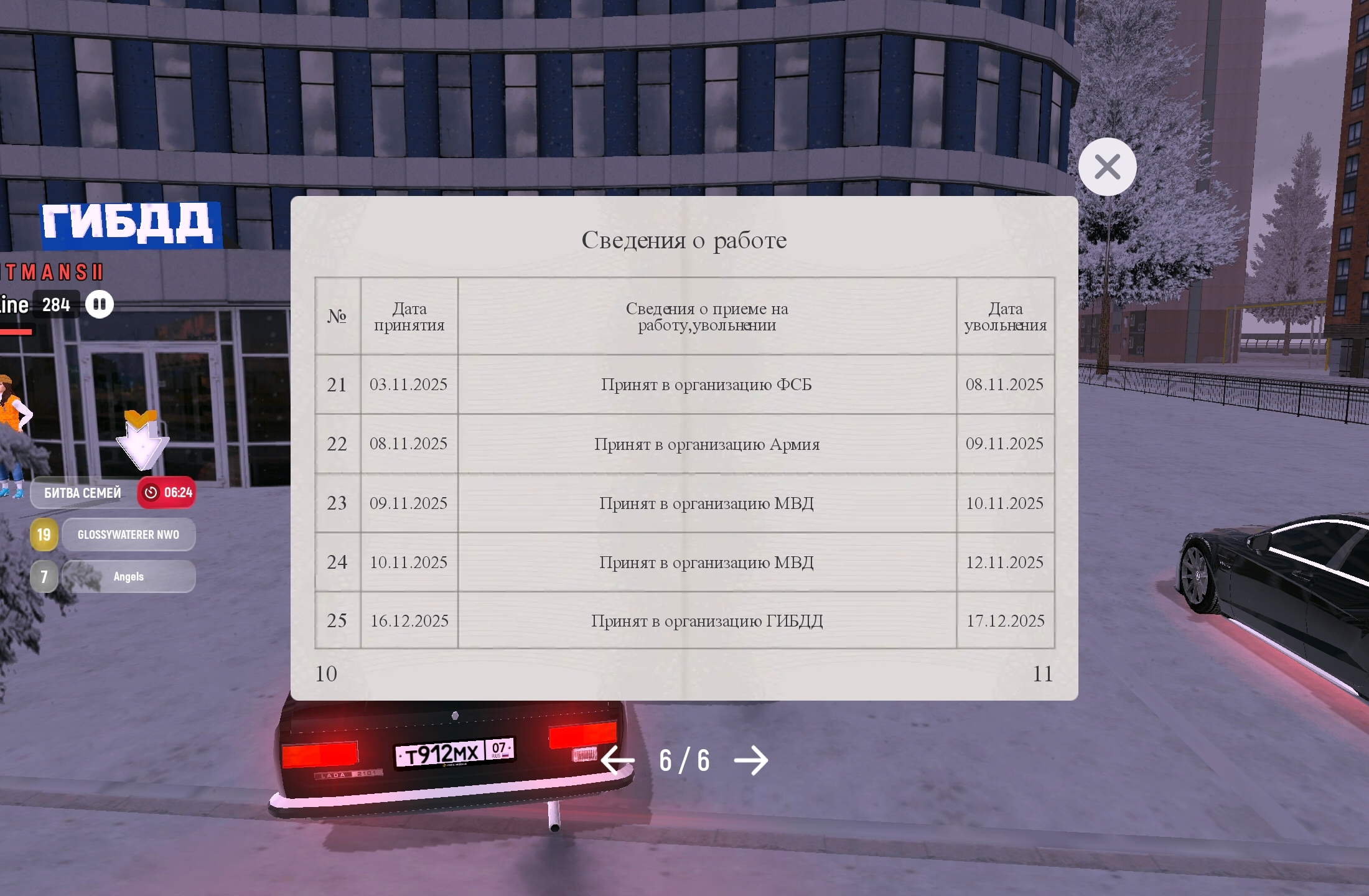Viewport: 1369px width, 896px height.
Task: Click the gold rank badge showing 19
Action: (43, 534)
